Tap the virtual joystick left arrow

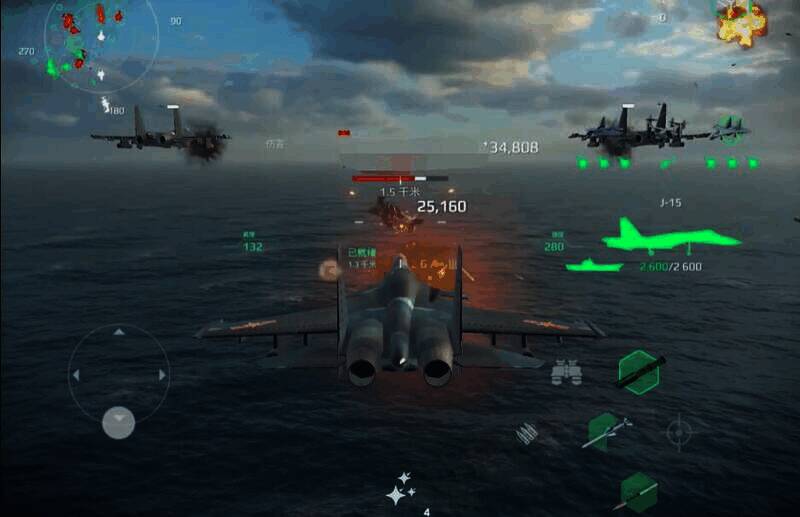(77, 375)
